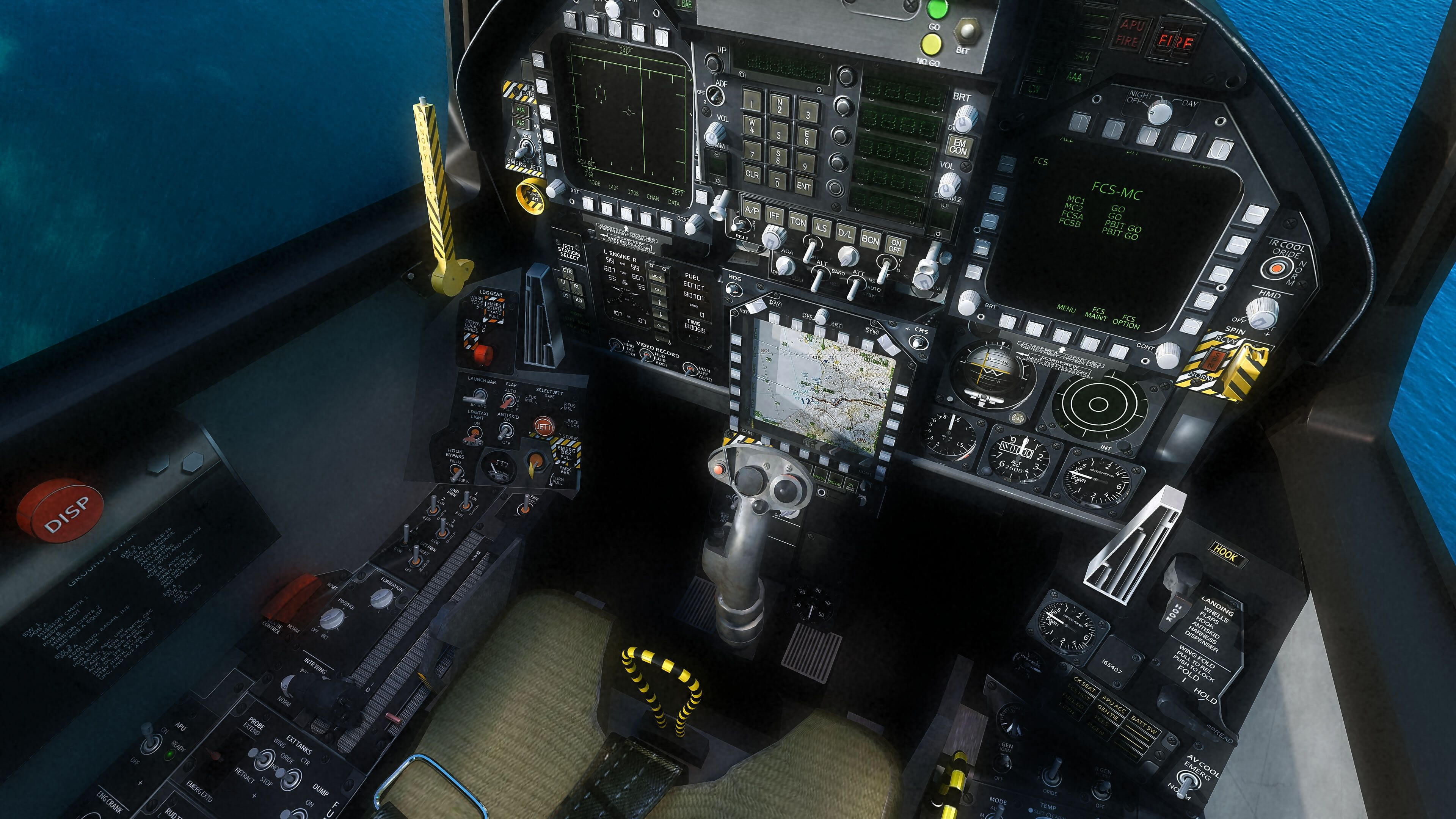1456x819 pixels.
Task: Select the ILS function button
Action: [x=821, y=227]
